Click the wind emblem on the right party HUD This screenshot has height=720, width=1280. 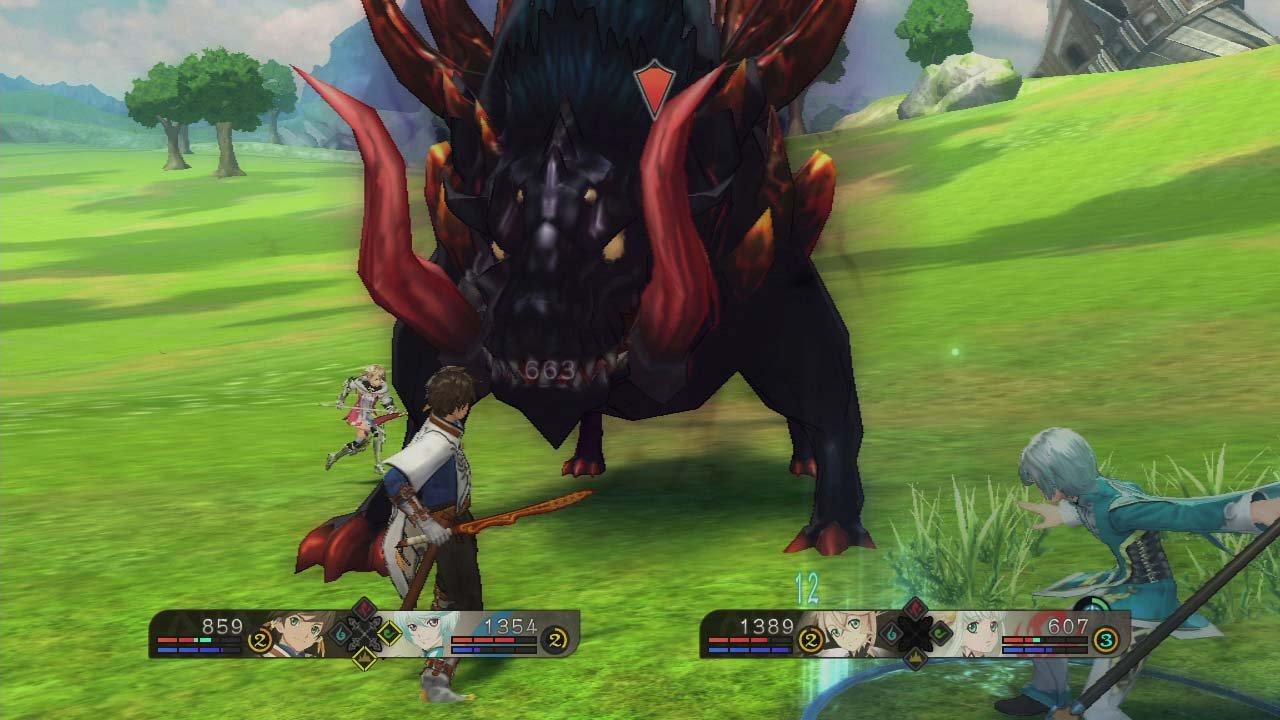pos(940,632)
